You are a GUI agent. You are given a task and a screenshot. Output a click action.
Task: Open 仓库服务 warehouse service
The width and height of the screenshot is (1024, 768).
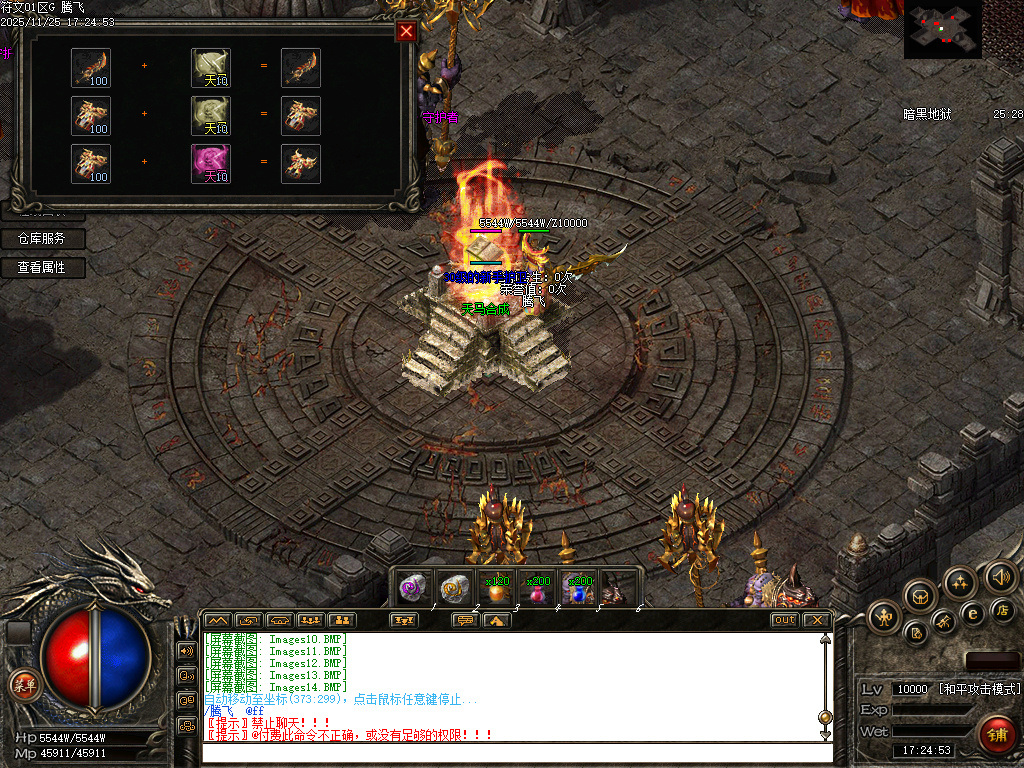[x=42, y=239]
